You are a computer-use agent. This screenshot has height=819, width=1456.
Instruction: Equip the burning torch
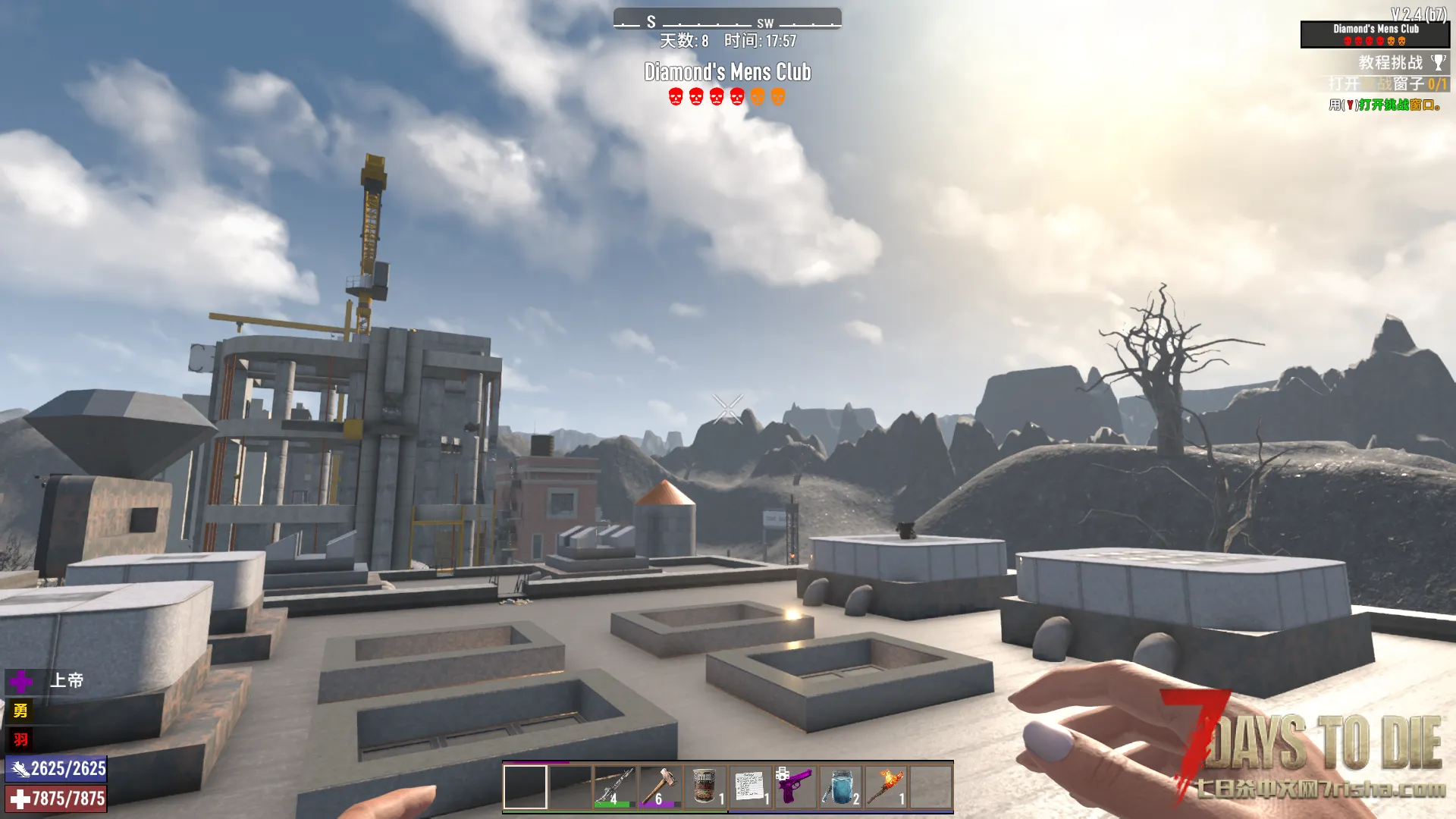(886, 786)
